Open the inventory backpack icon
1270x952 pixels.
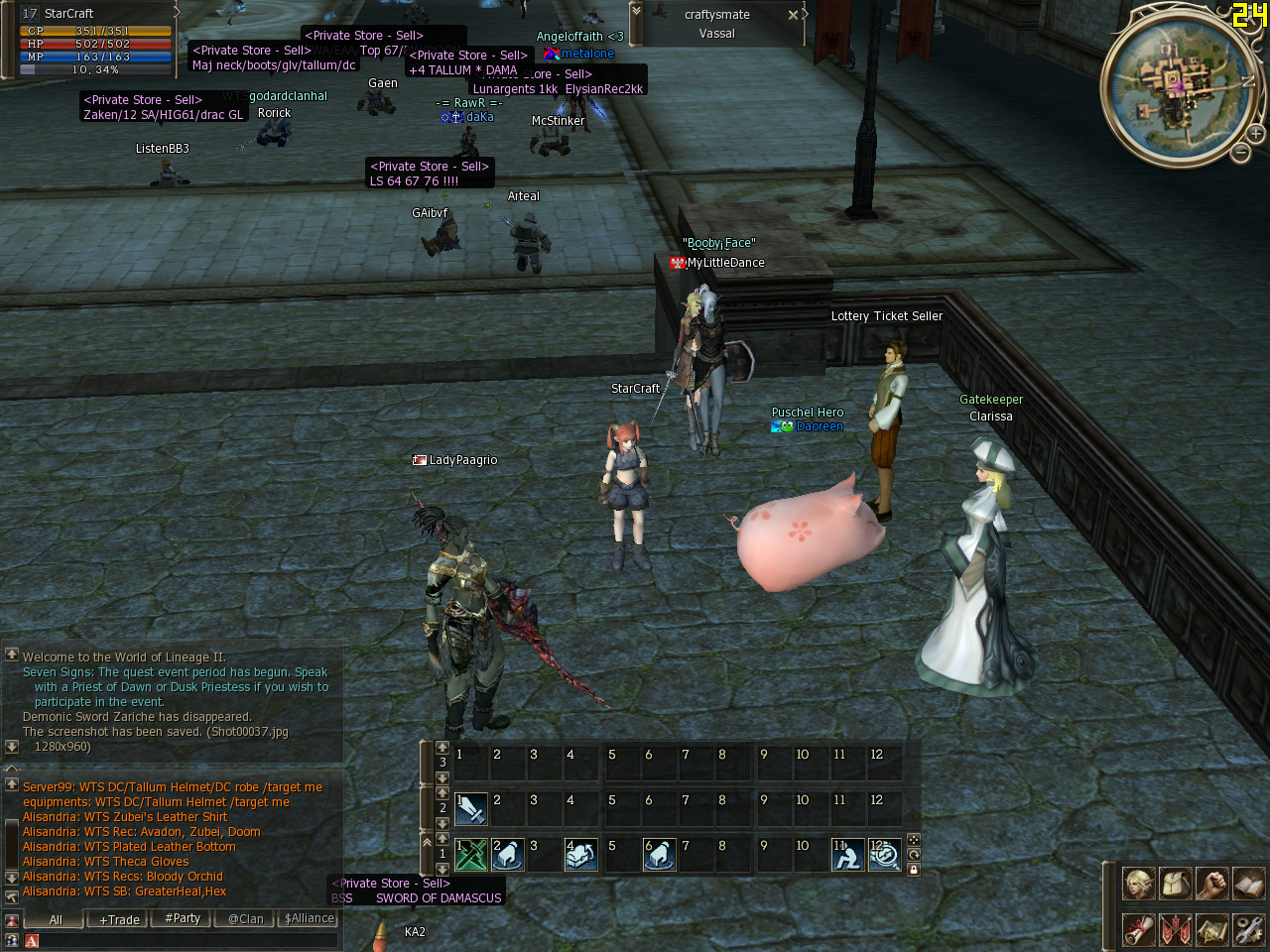1175,883
